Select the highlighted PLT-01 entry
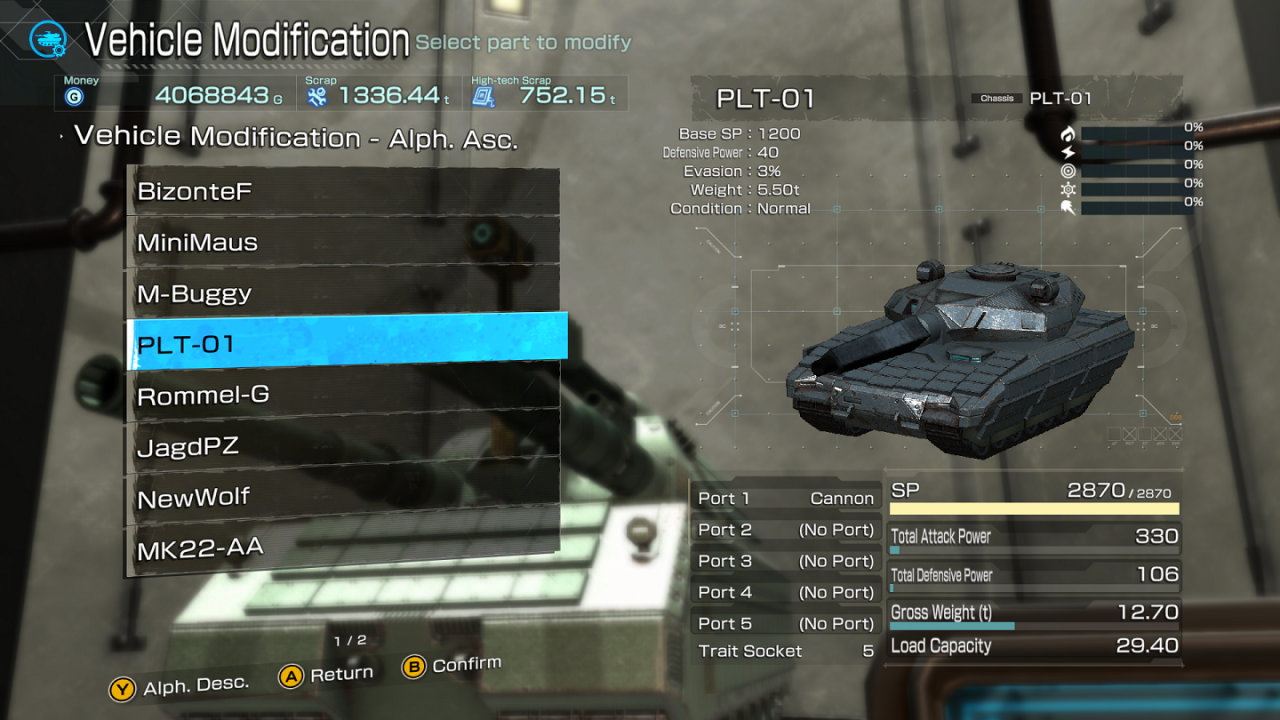 tap(346, 344)
